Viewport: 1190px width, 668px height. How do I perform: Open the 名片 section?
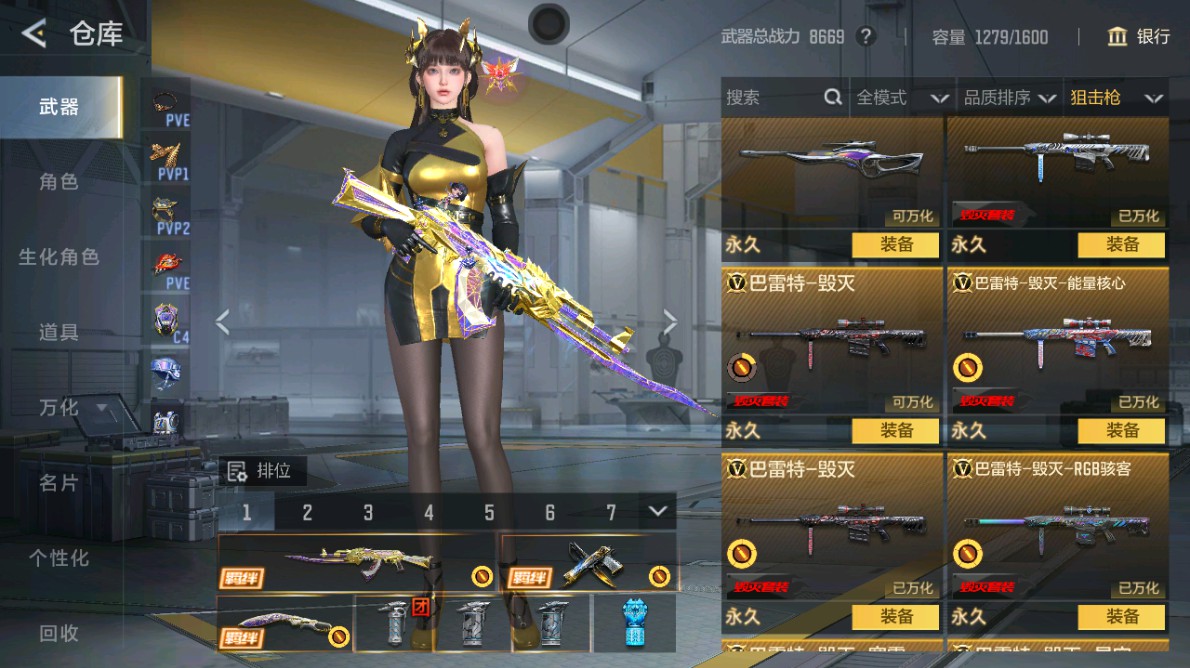(59, 483)
